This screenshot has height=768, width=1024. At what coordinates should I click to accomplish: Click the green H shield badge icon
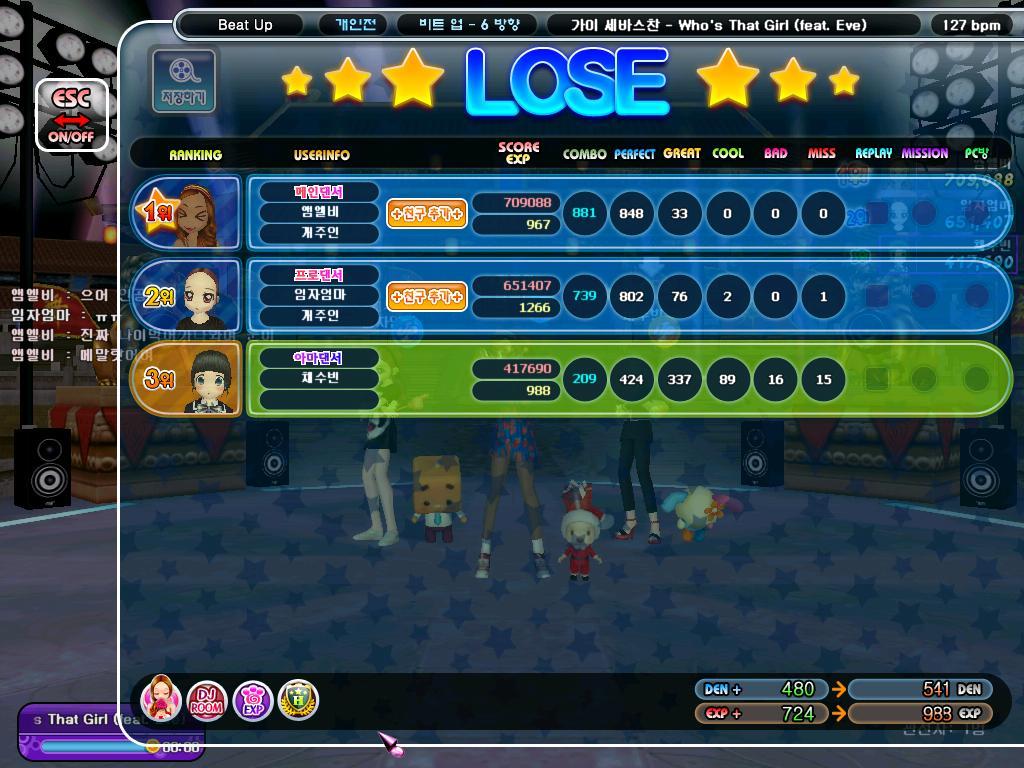pyautogui.click(x=298, y=700)
